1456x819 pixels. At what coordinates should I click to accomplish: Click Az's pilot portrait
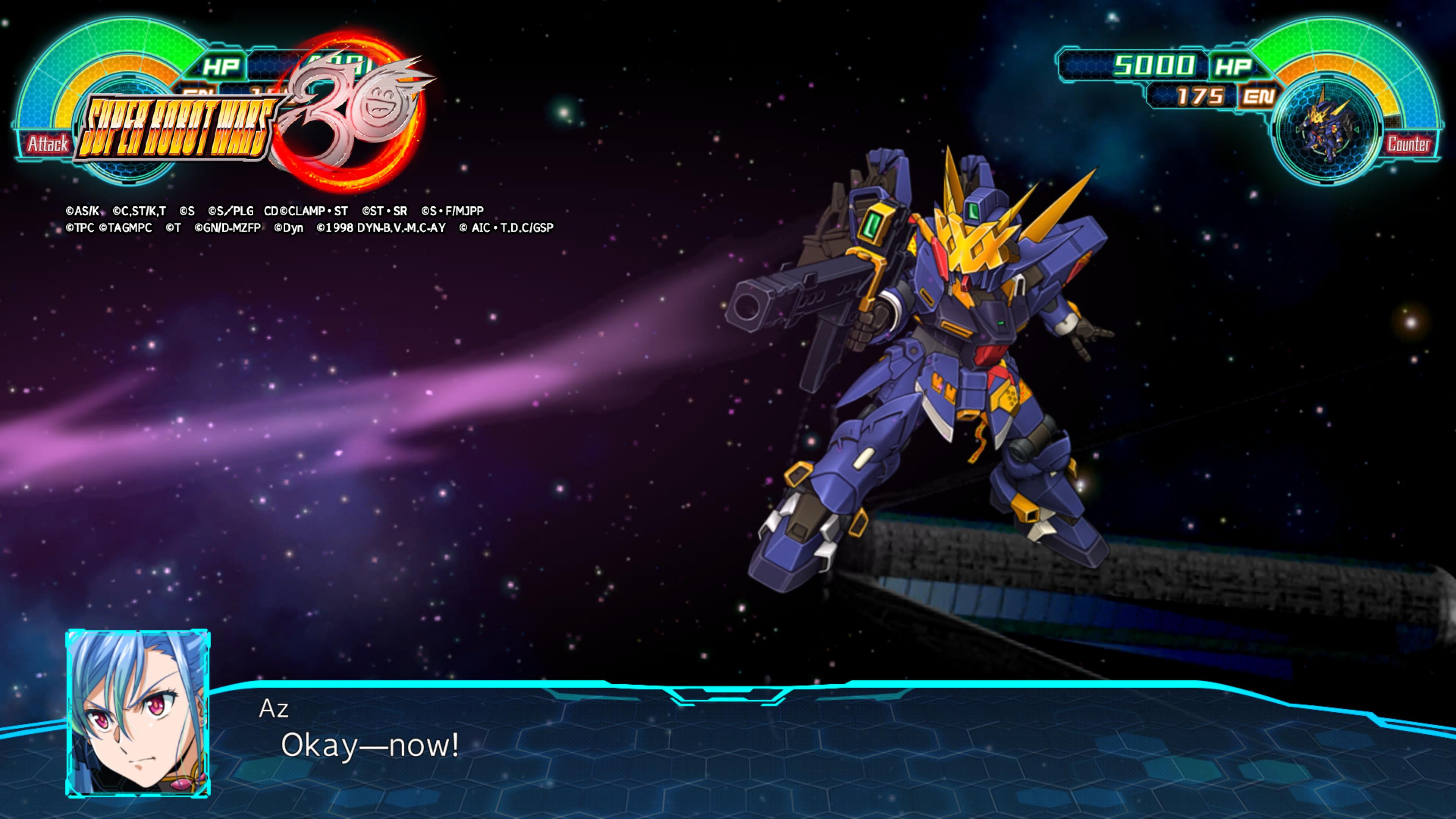(138, 713)
